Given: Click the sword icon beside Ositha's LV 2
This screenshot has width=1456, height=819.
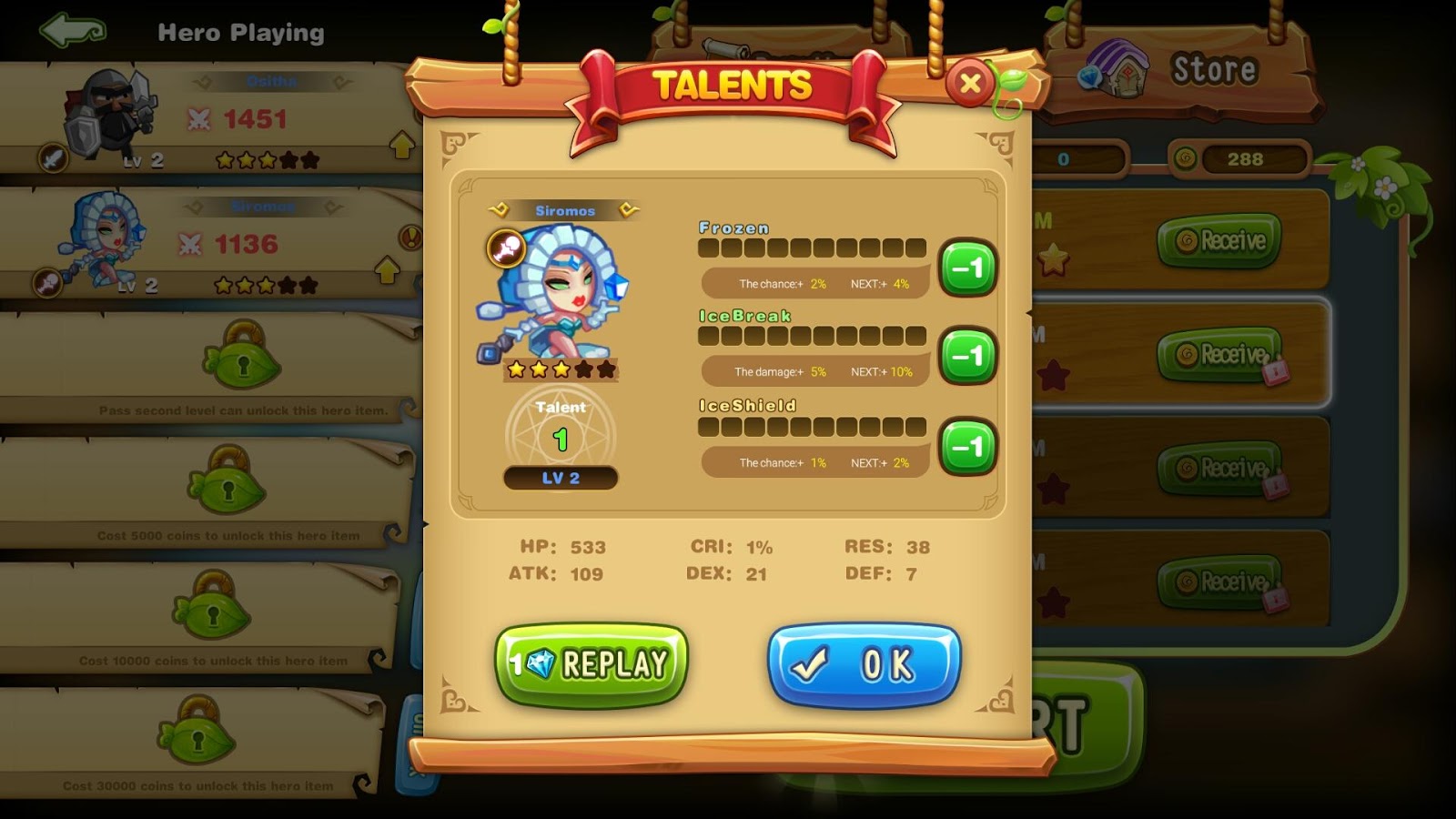Looking at the screenshot, I should pos(52,157).
